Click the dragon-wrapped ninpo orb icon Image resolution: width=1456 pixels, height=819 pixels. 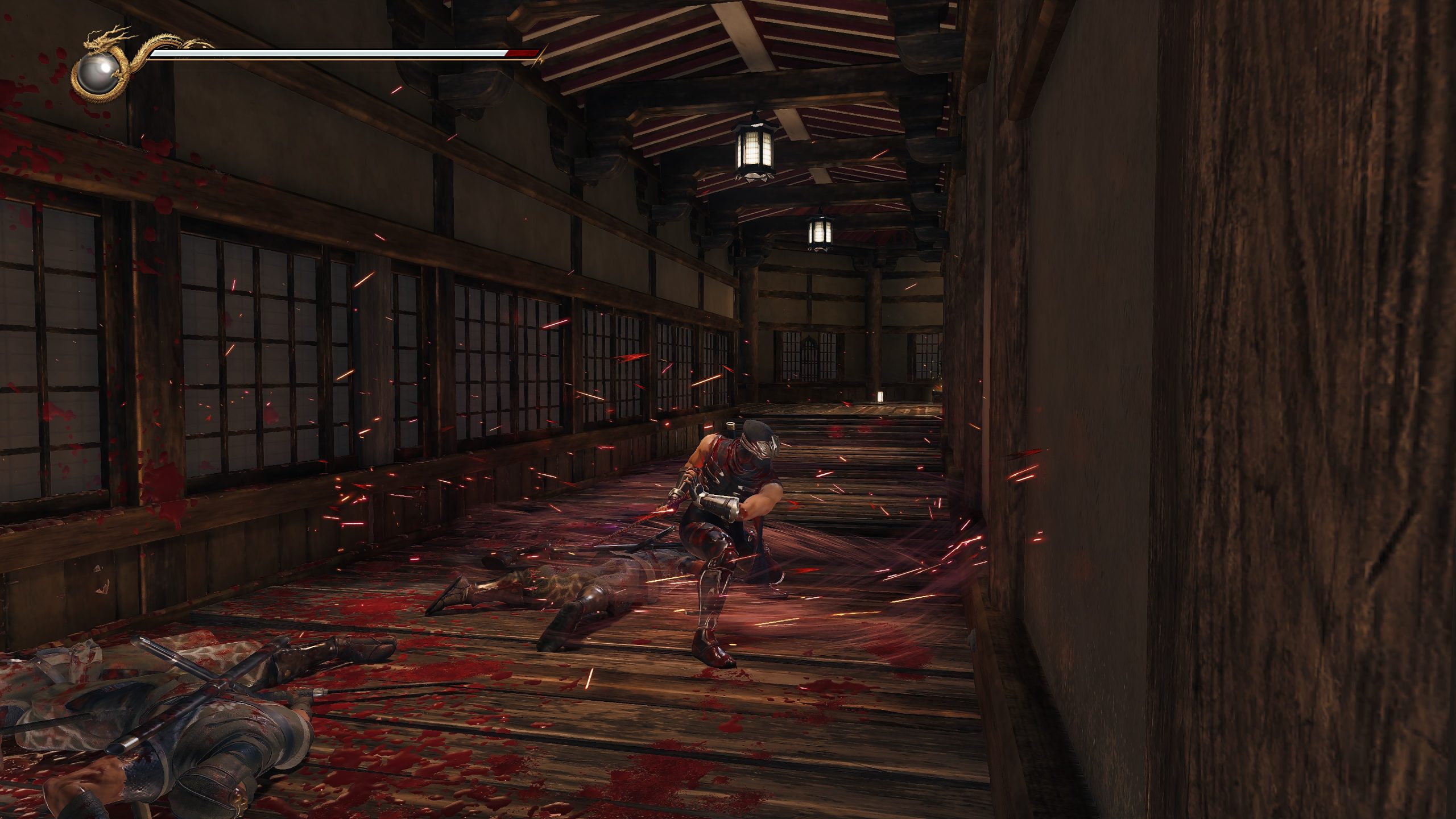coord(97,74)
